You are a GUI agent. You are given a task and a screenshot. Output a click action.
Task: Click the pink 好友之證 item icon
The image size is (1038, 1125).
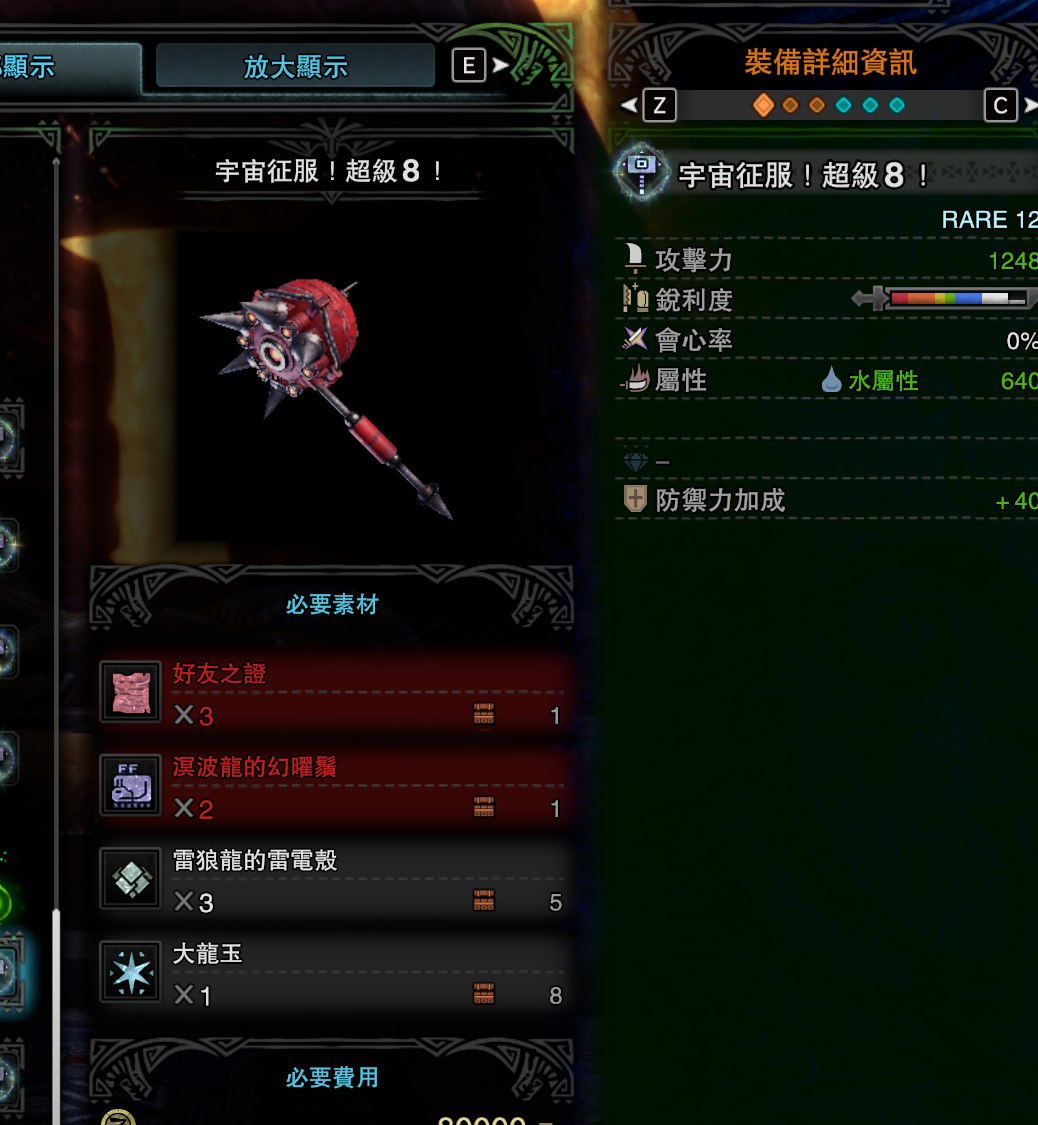(131, 691)
